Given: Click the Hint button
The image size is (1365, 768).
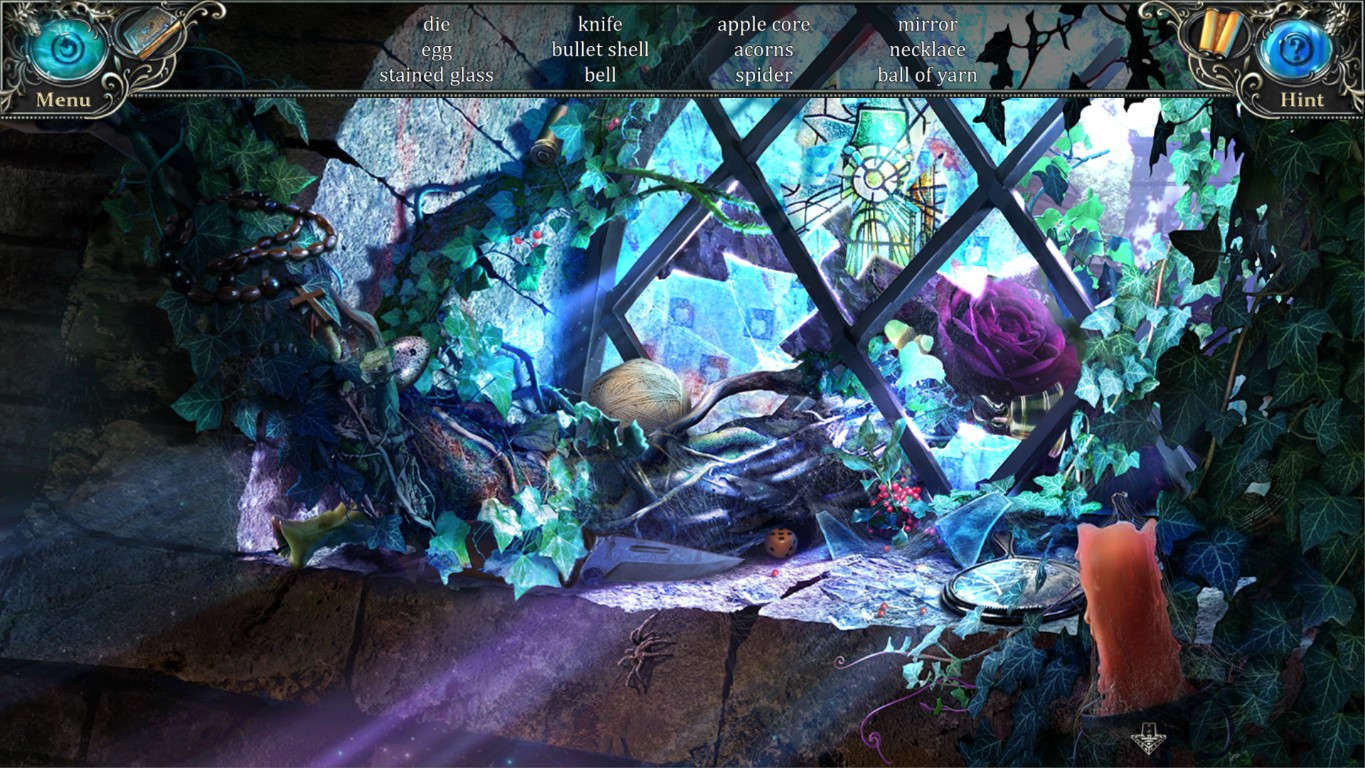Looking at the screenshot, I should pos(1300,100).
